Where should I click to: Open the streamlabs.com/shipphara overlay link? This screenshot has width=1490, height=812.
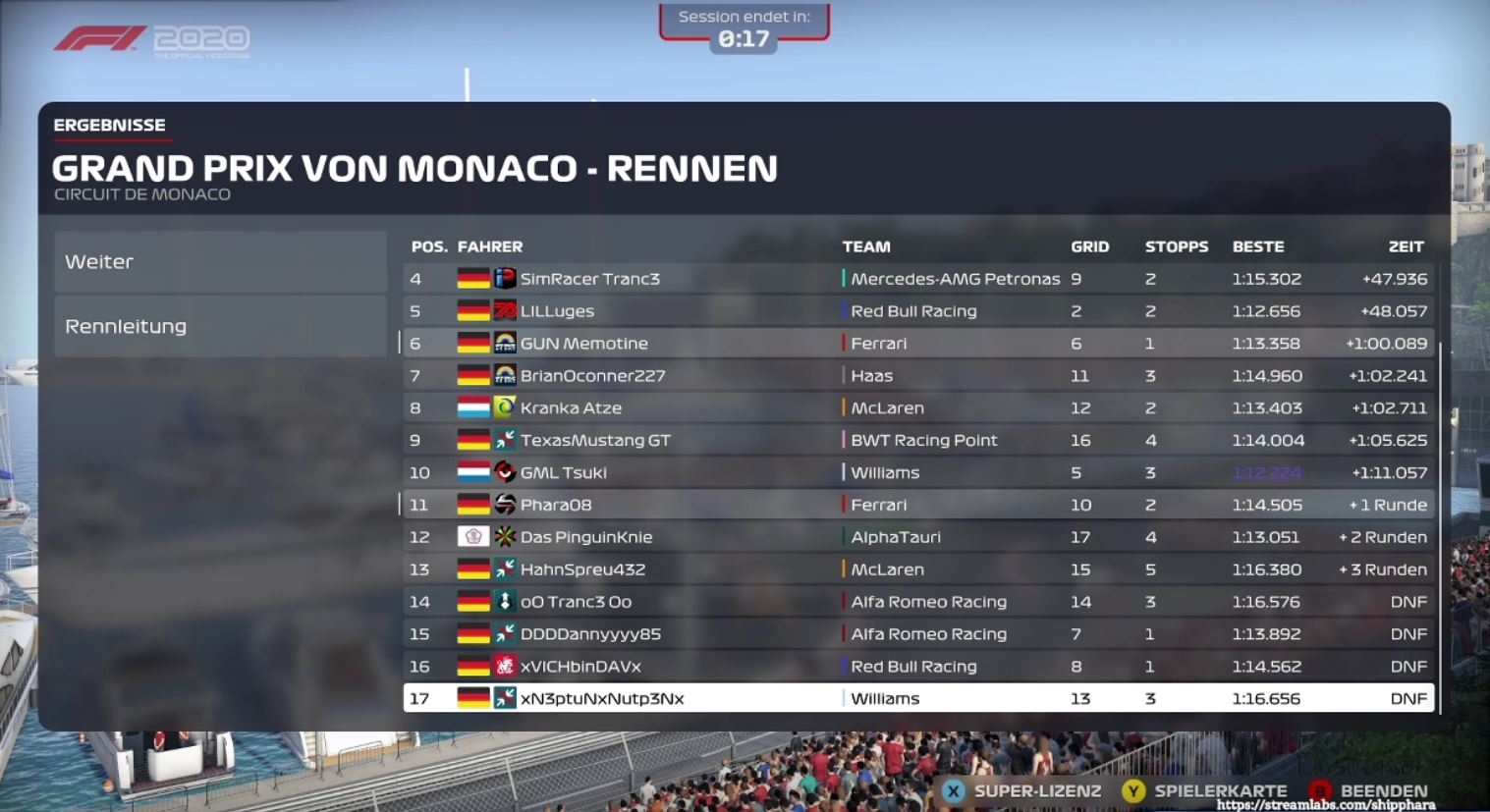coord(1325,805)
